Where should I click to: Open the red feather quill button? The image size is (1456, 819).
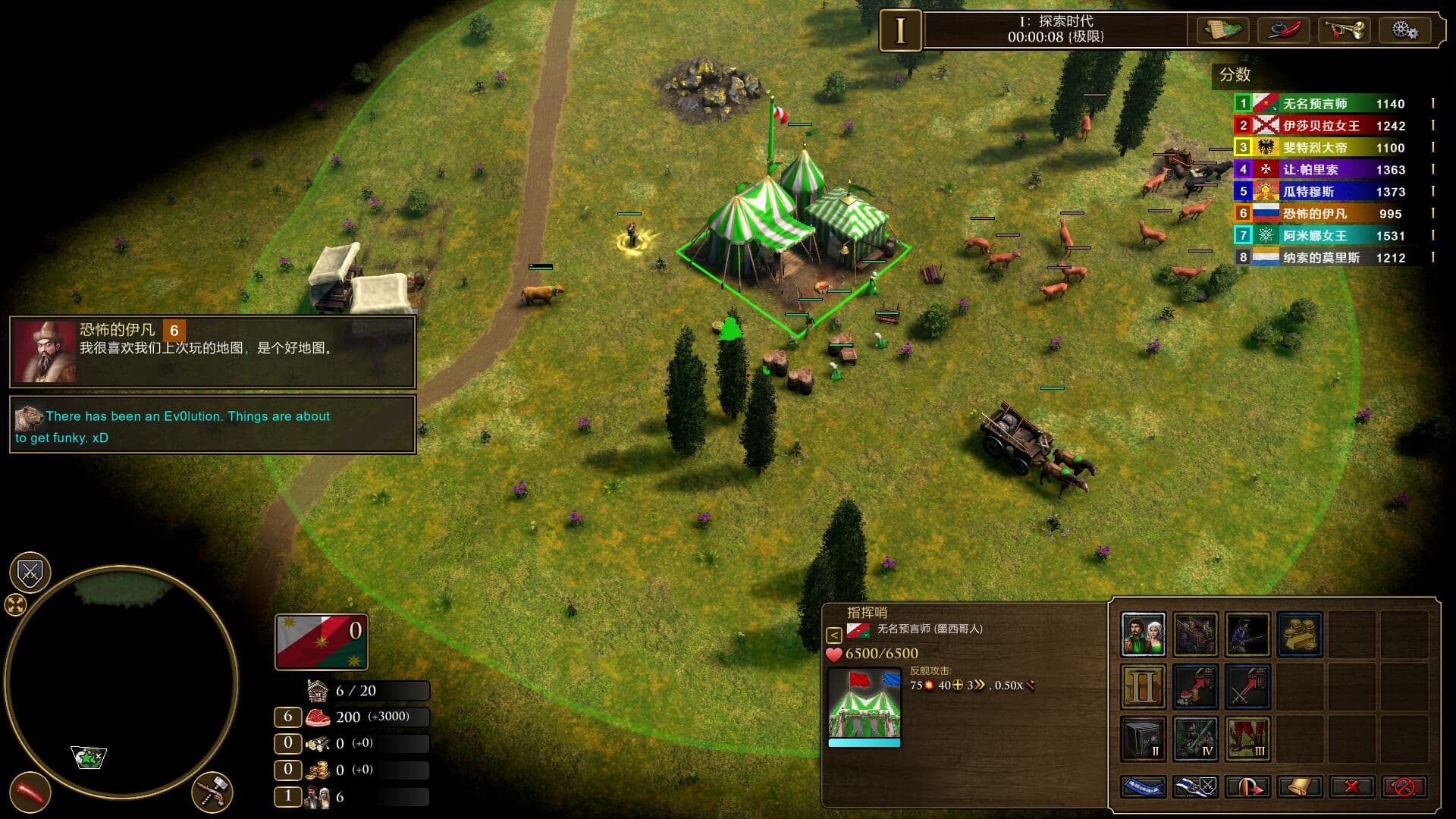(x=1284, y=30)
